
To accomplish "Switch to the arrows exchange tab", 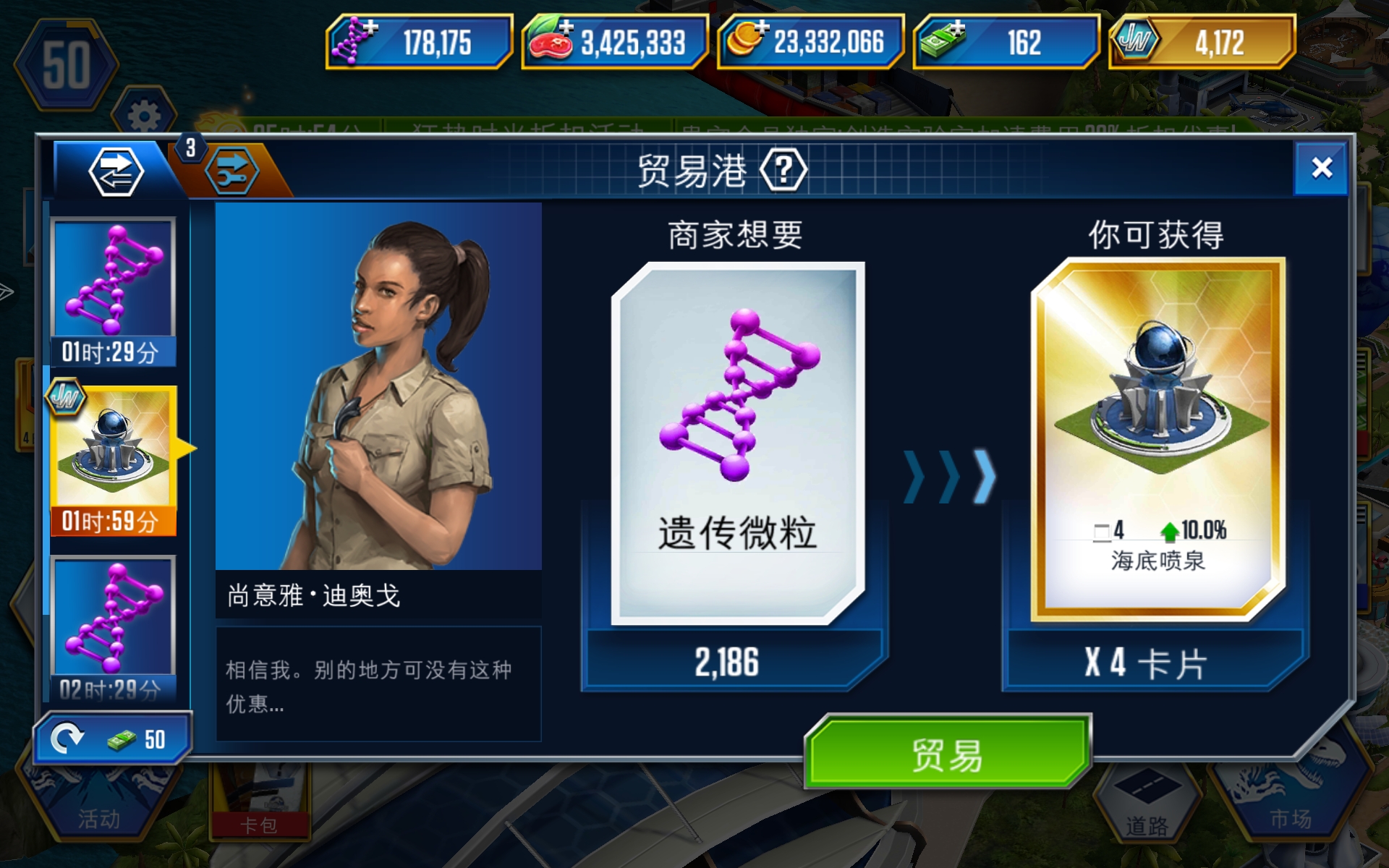I will (x=116, y=170).
